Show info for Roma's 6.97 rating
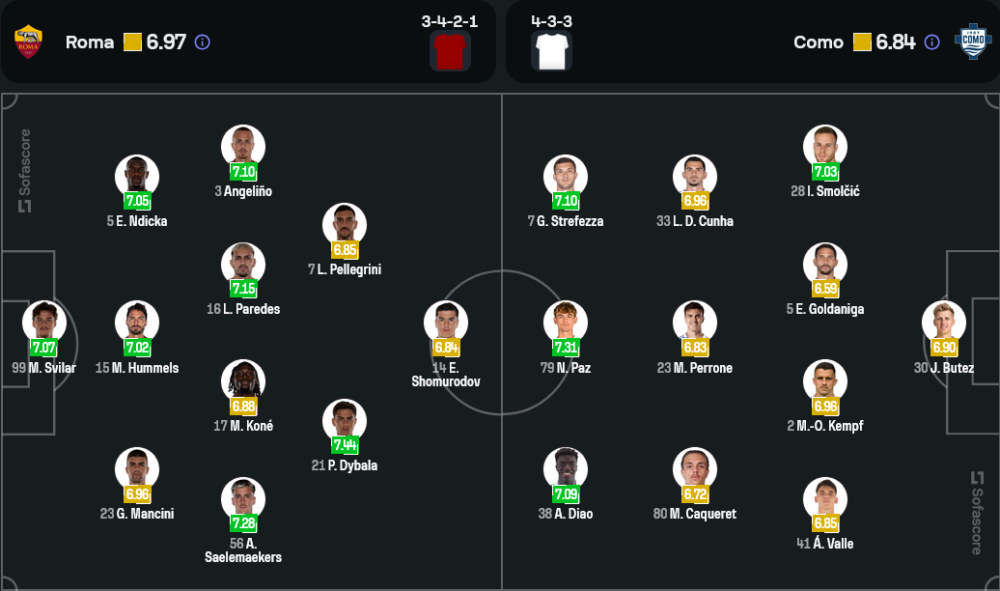The width and height of the screenshot is (1000, 591). (202, 42)
